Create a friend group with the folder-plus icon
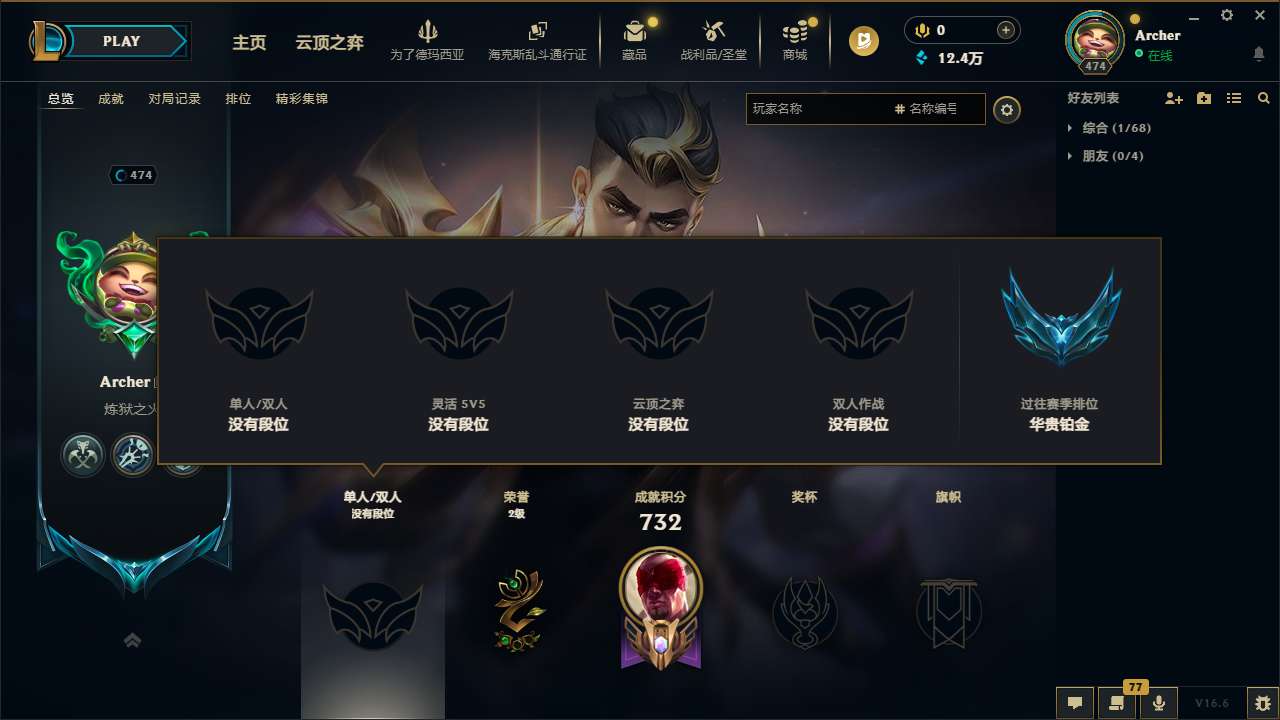This screenshot has height=720, width=1280. pos(1202,98)
